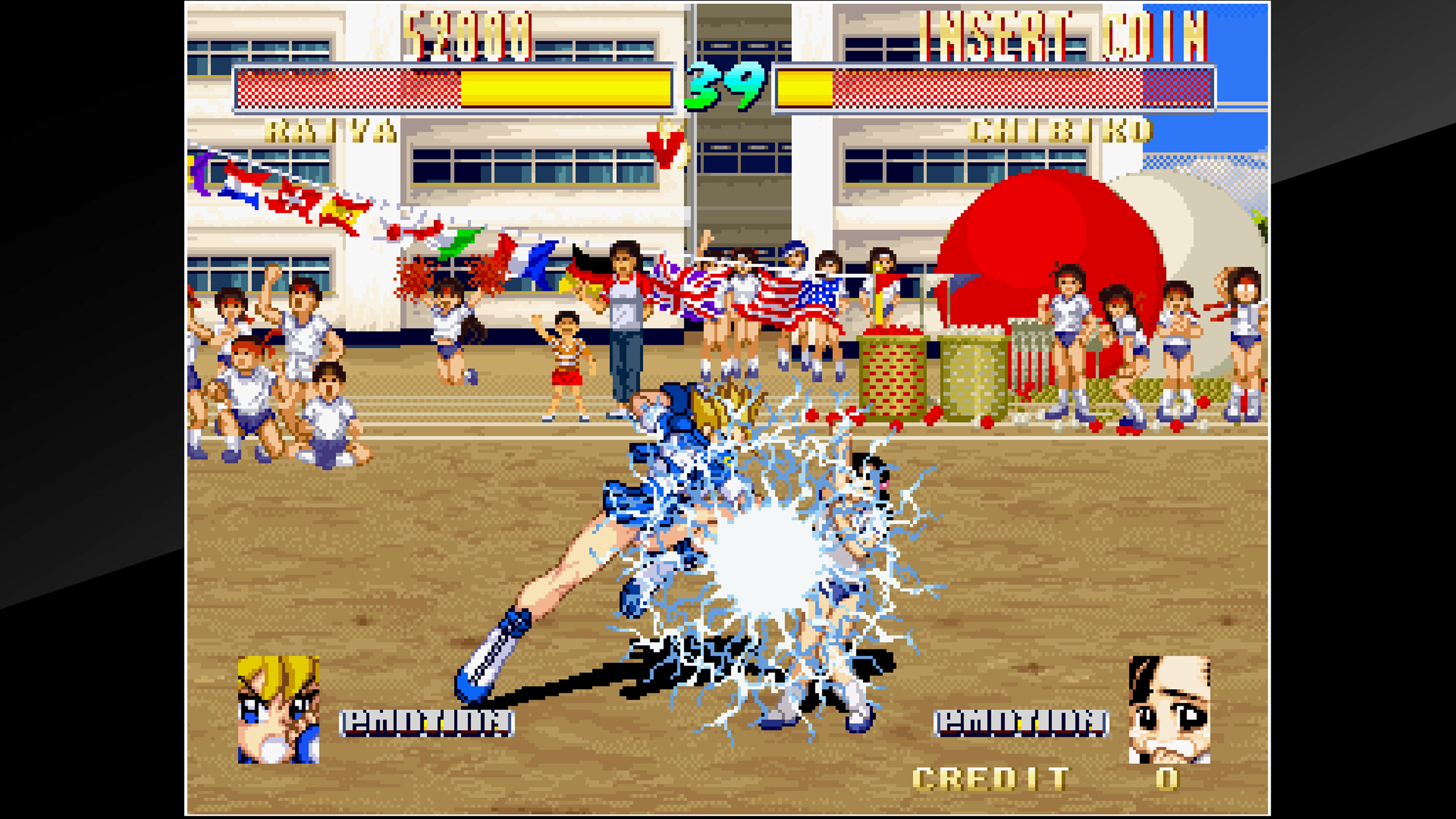Select the KAIYA name label
1456x819 pixels.
(331, 131)
